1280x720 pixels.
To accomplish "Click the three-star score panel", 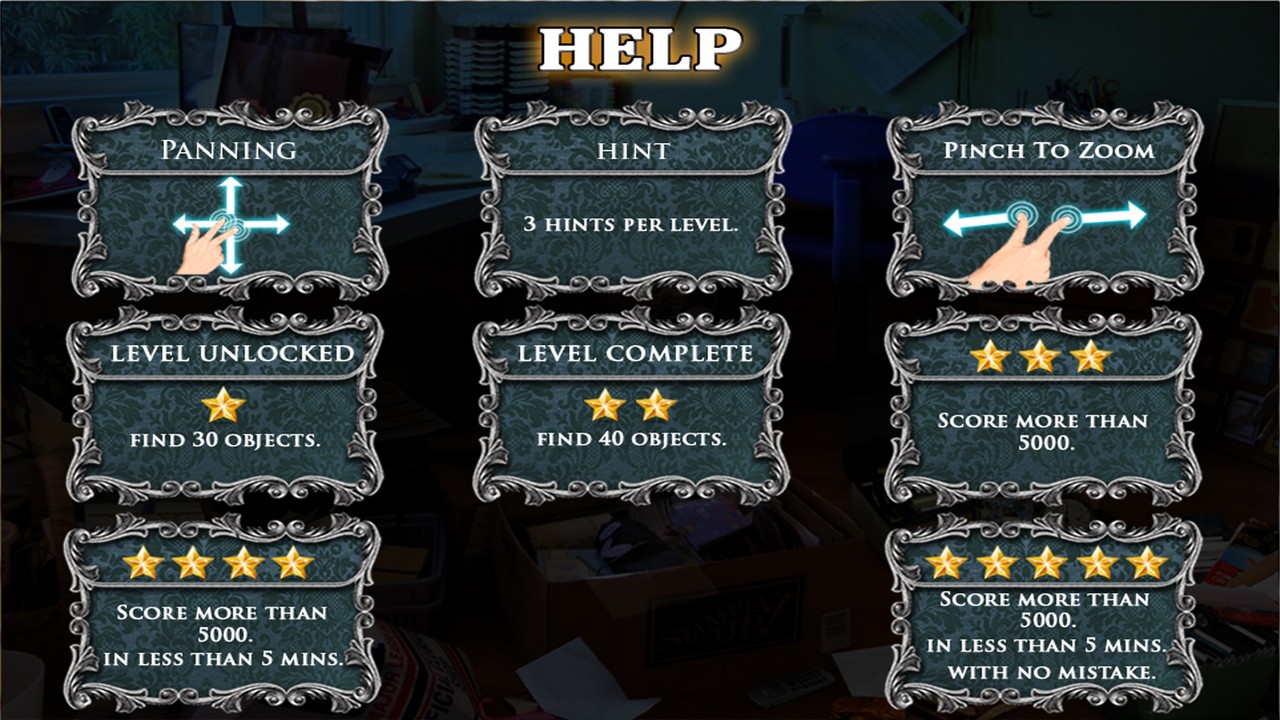I will coord(1041,405).
